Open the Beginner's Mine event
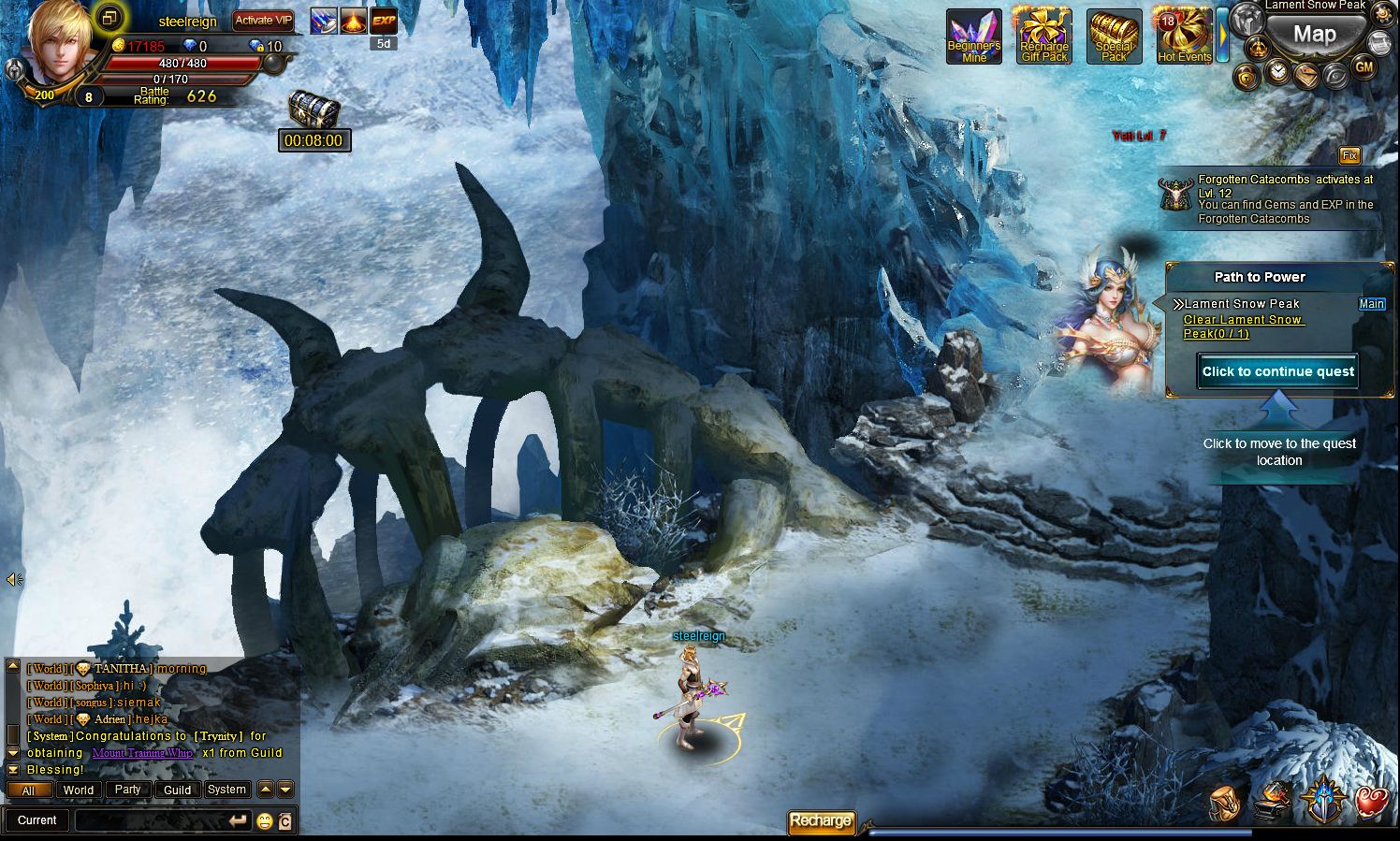 973,37
